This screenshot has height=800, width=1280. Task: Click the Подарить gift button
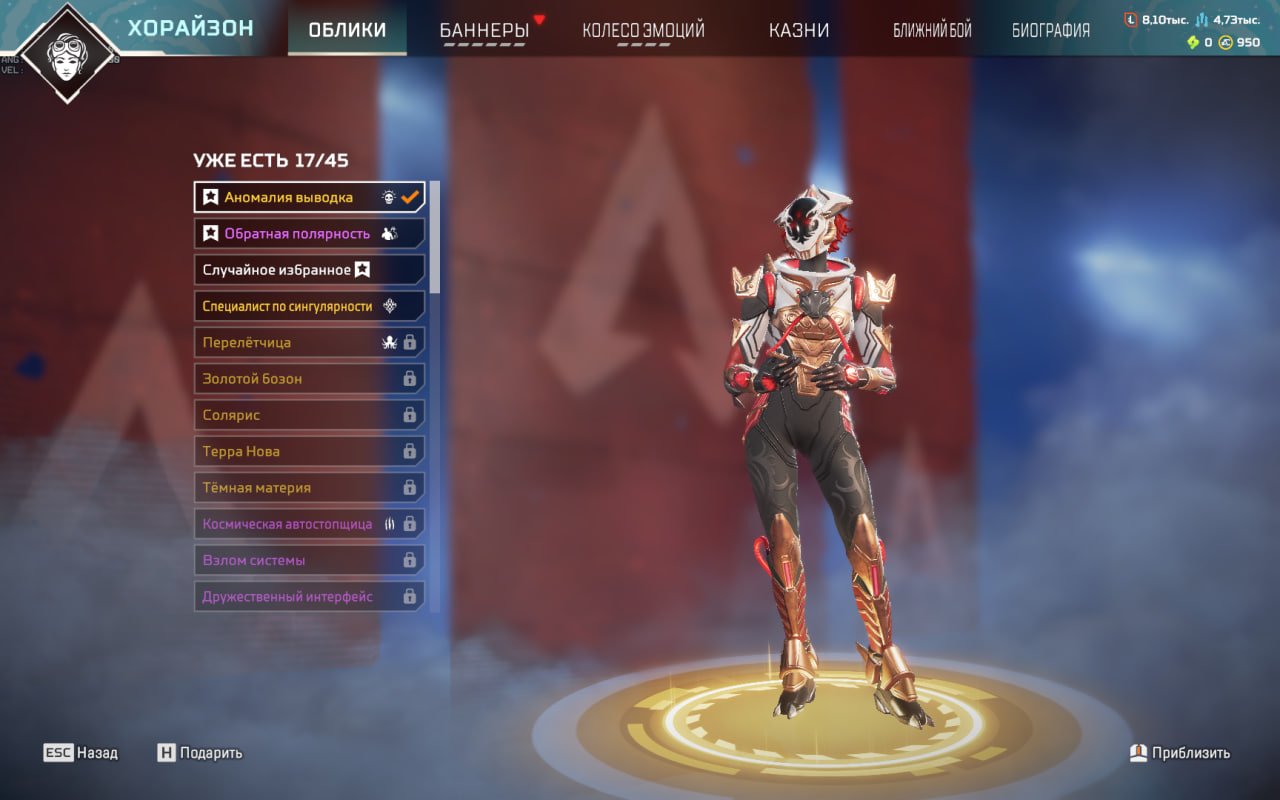tap(200, 753)
